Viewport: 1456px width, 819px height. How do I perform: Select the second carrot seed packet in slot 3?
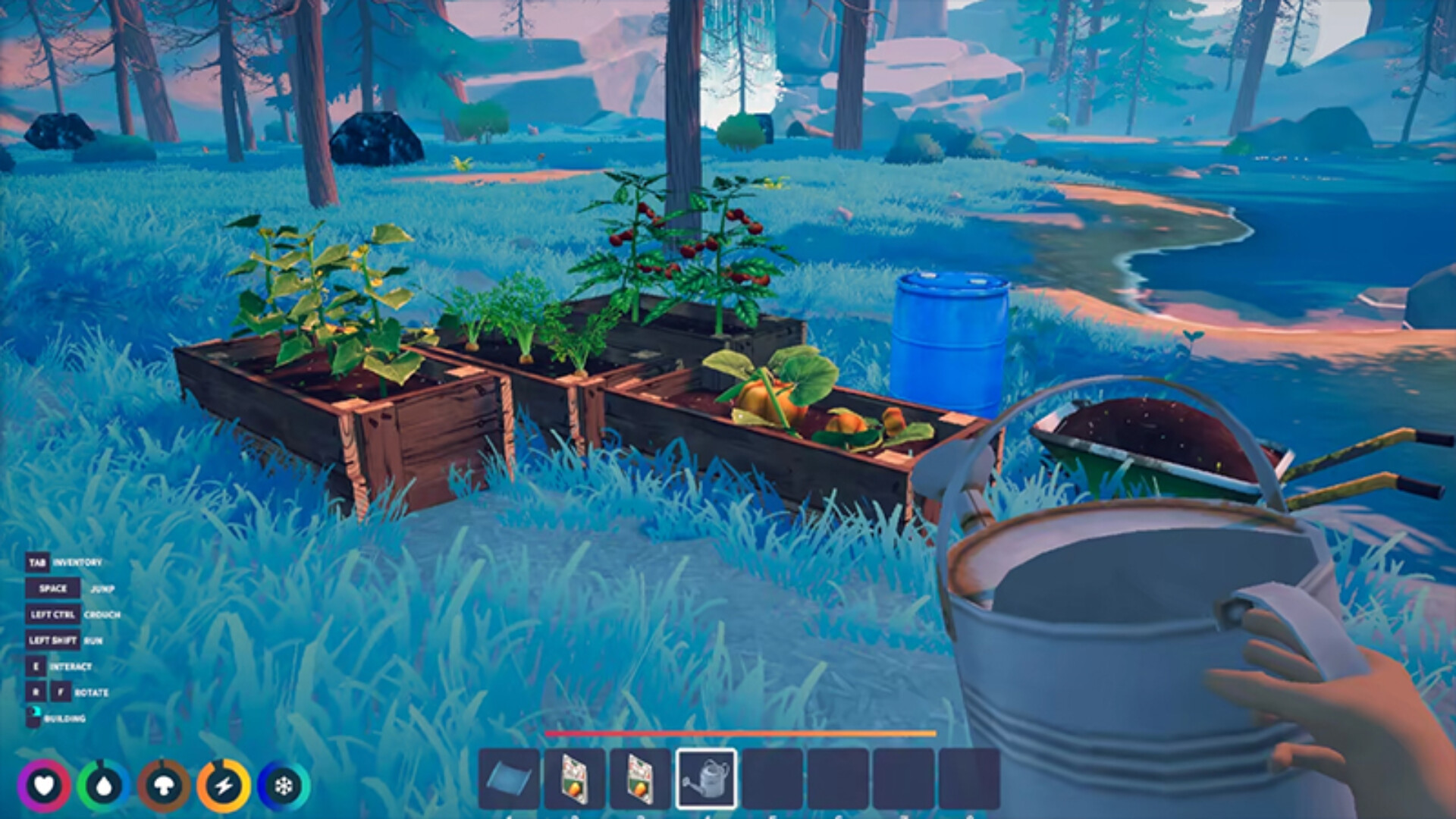(639, 778)
